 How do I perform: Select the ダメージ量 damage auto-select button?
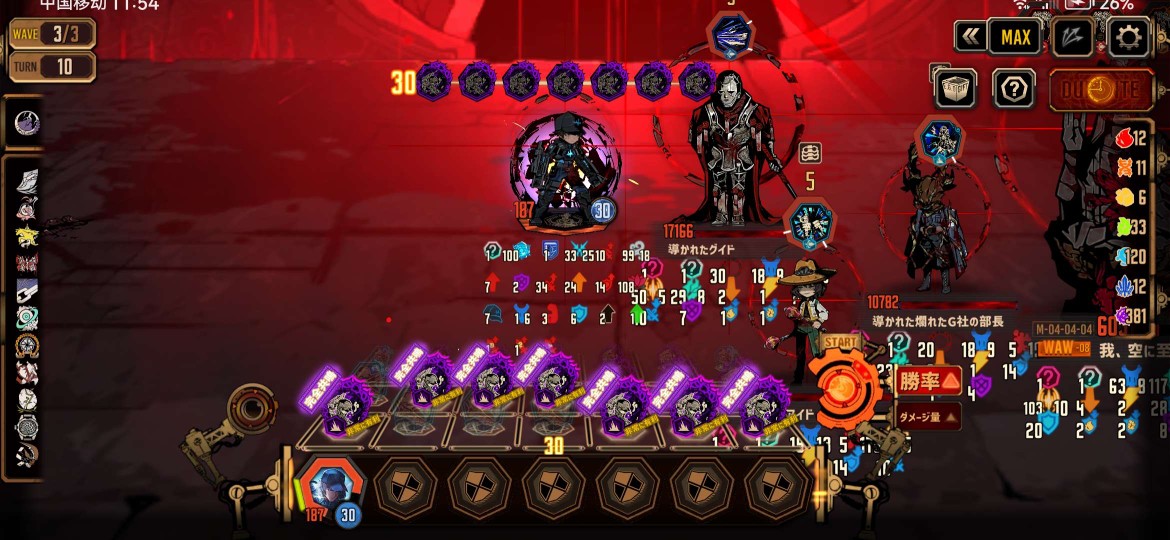click(927, 416)
